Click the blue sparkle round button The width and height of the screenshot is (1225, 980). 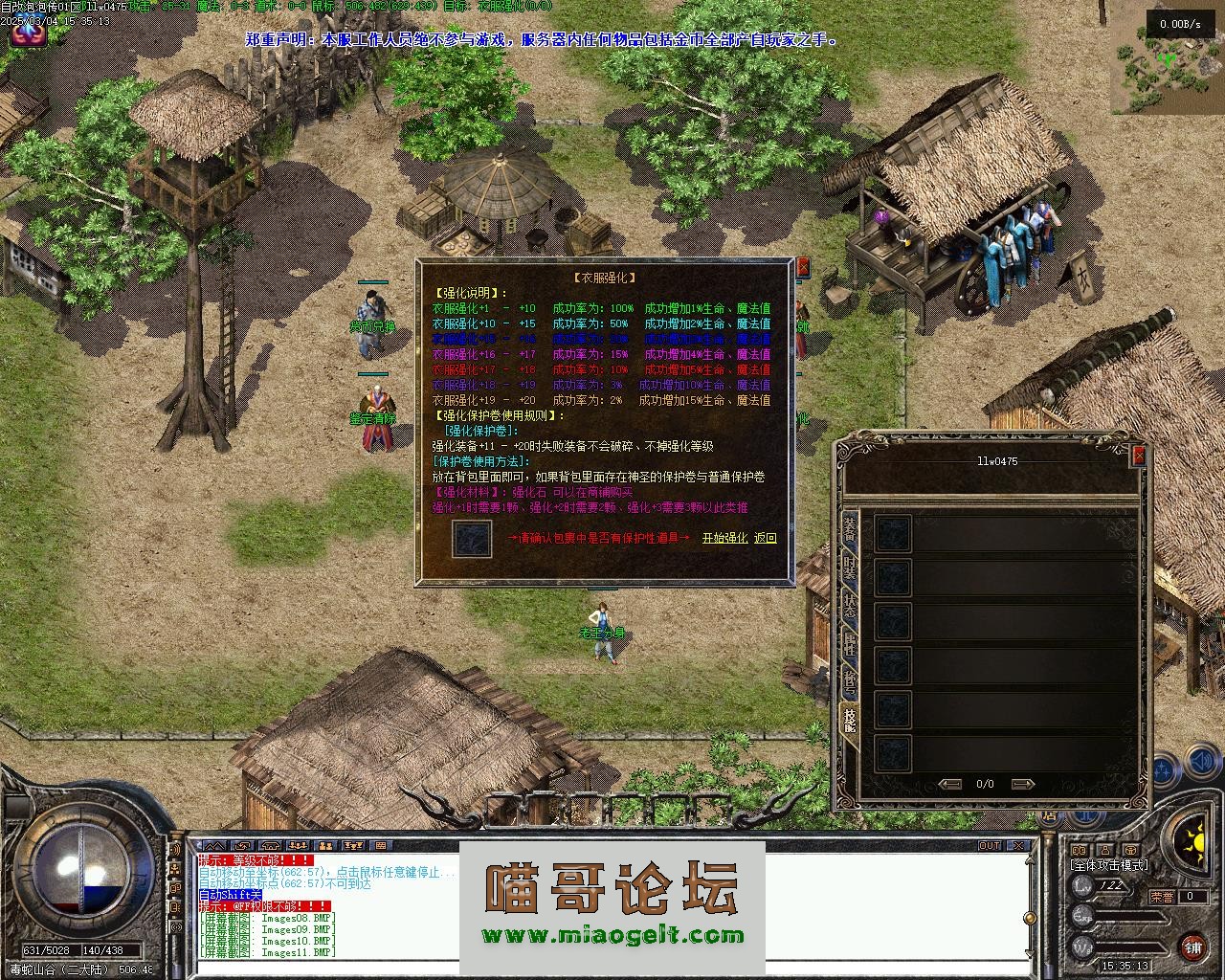(1164, 768)
